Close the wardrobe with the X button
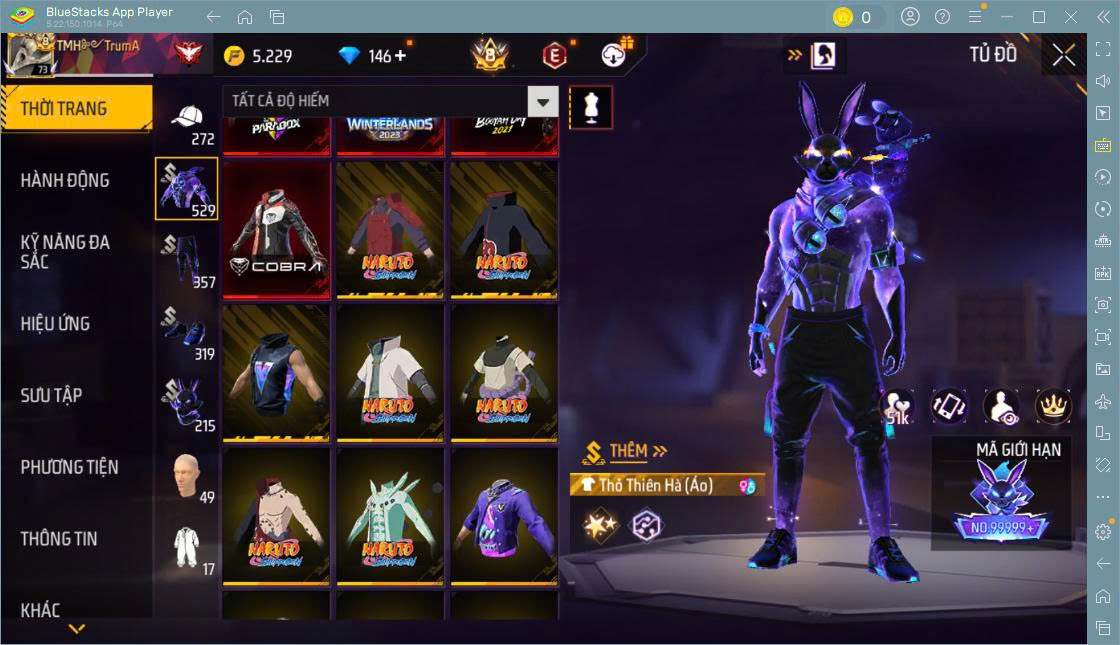1120x645 pixels. (x=1063, y=55)
